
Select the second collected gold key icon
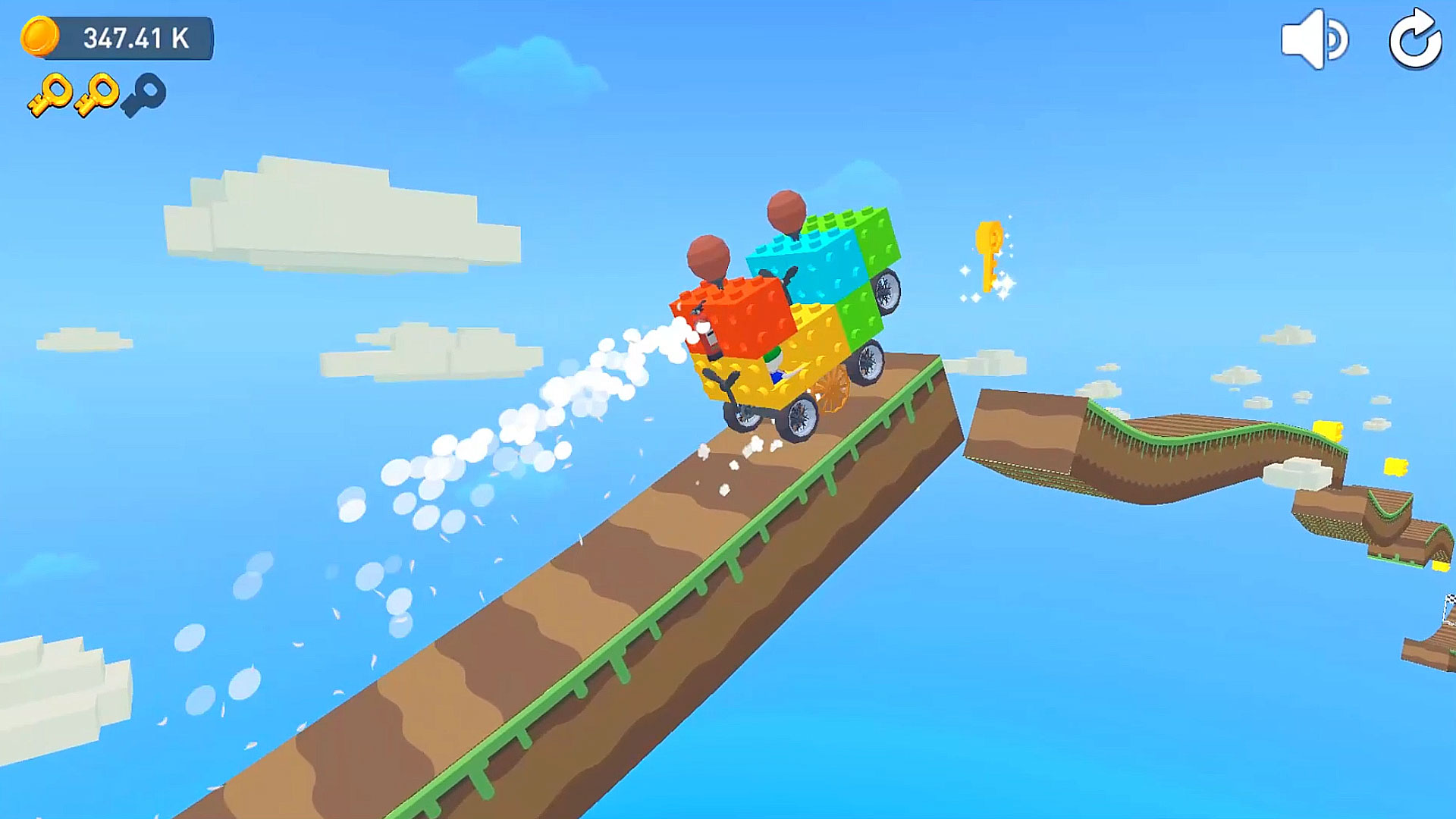(97, 95)
